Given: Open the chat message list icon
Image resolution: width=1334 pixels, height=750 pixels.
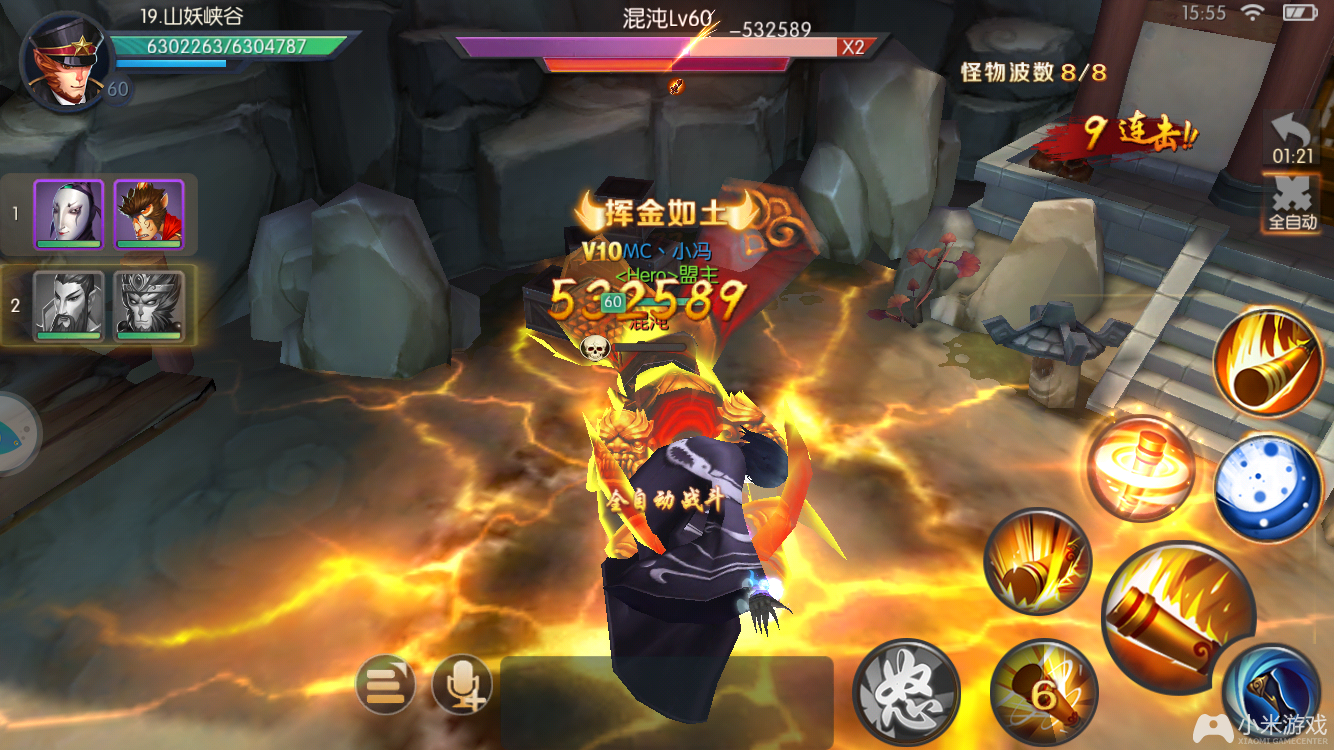Looking at the screenshot, I should (x=384, y=684).
